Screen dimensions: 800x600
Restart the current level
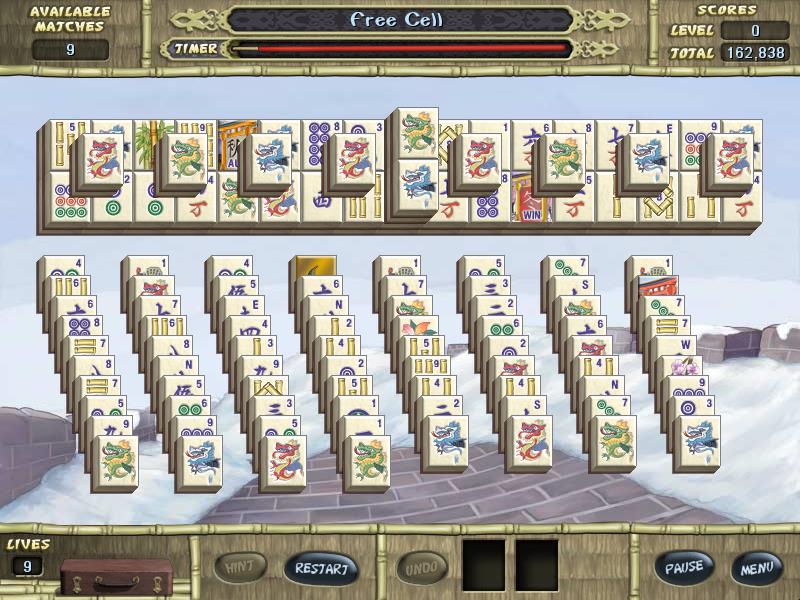tap(320, 569)
